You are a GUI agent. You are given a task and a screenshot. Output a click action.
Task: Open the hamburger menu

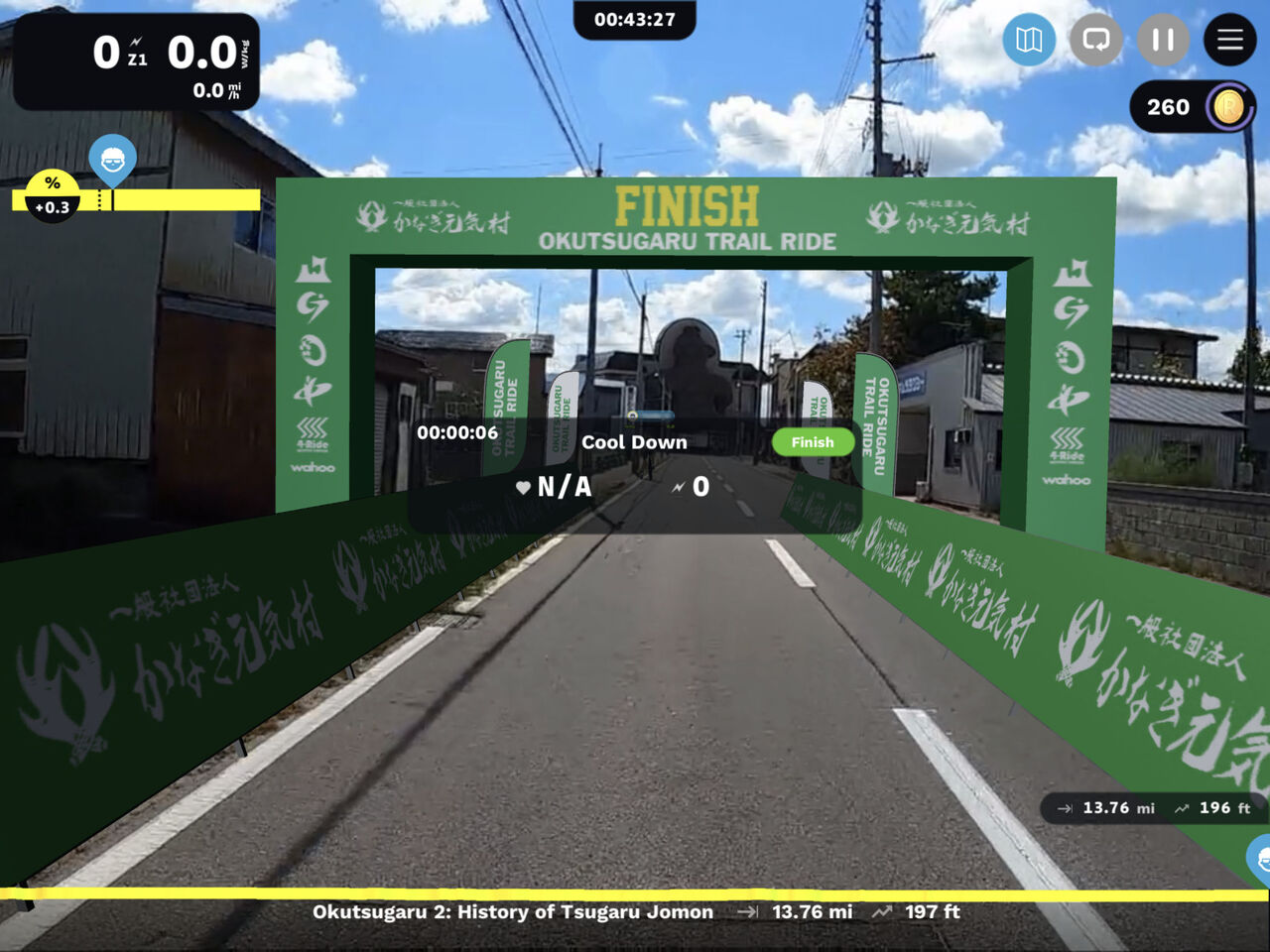pyautogui.click(x=1229, y=40)
